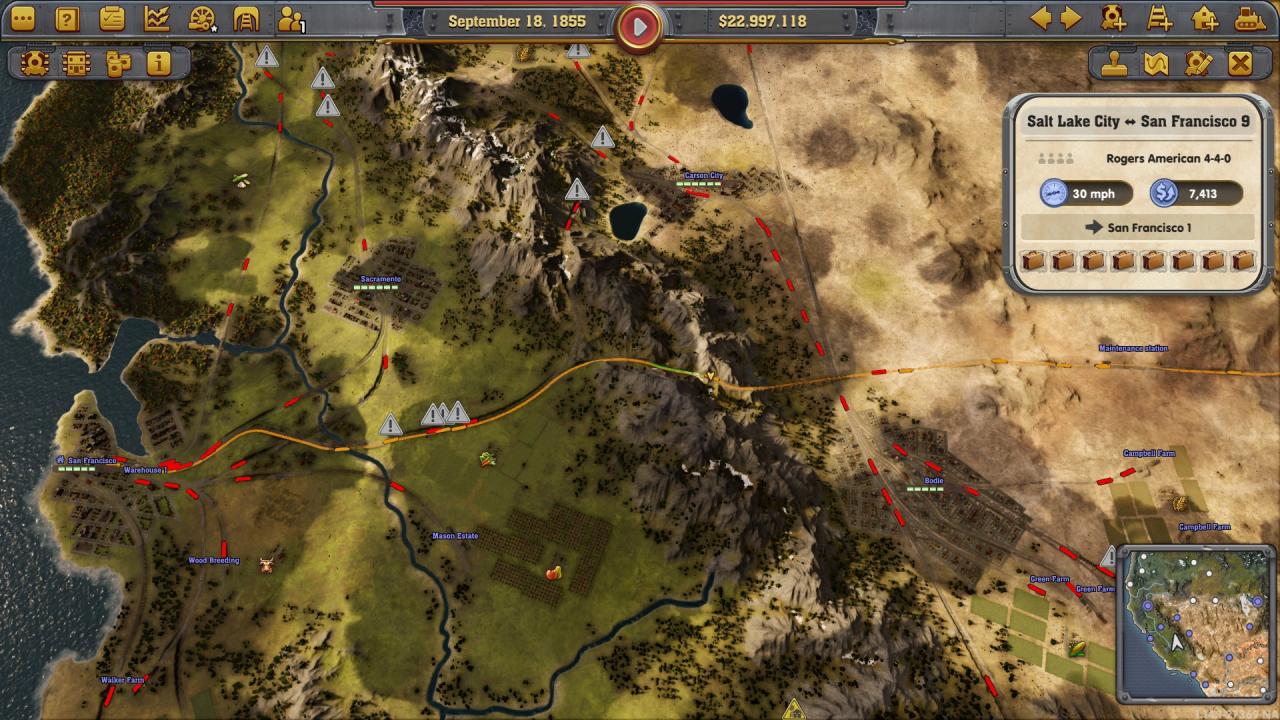The image size is (1280, 720).
Task: Edit the selected train's route map
Action: (1156, 64)
